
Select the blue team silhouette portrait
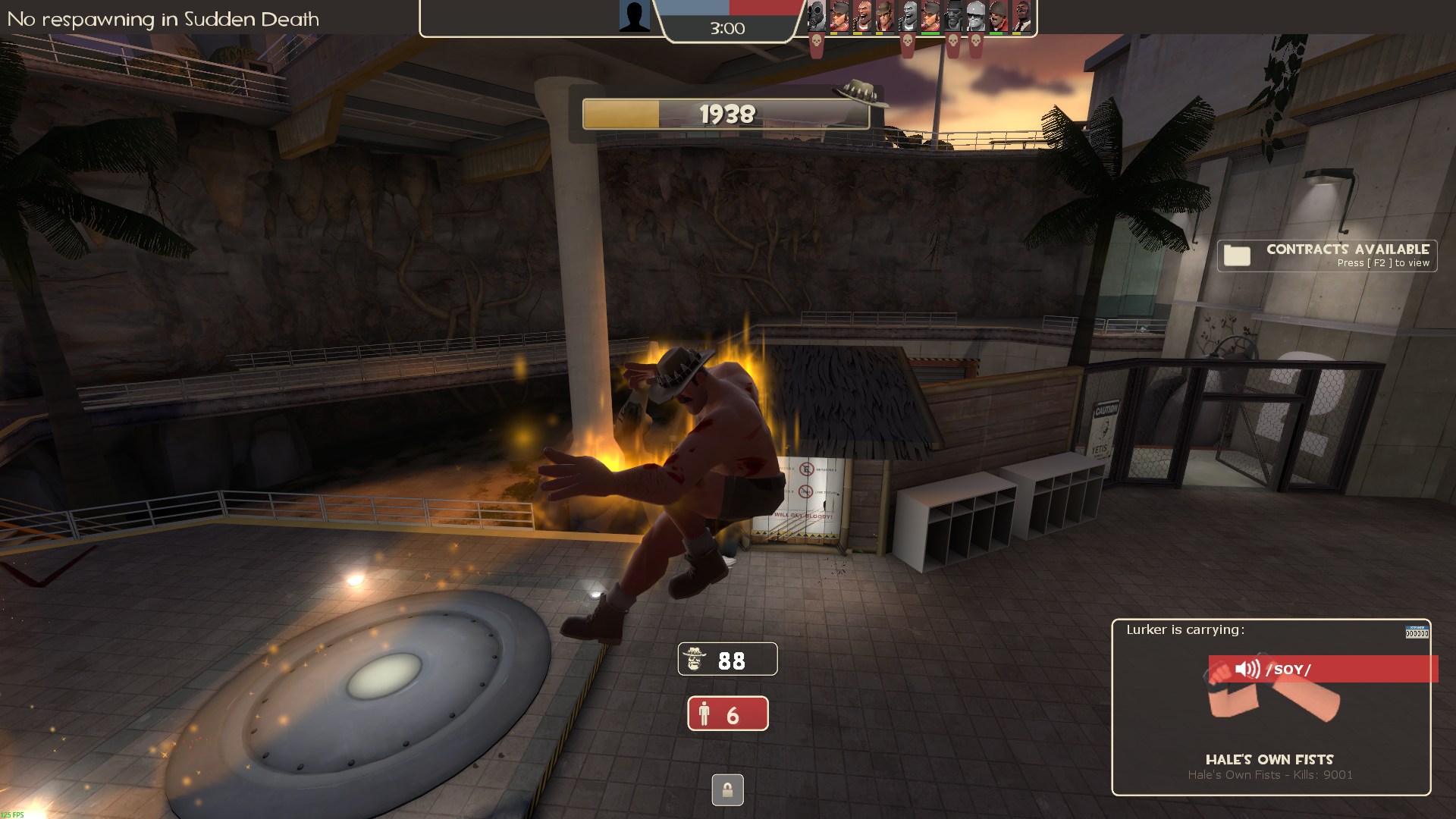(x=634, y=16)
